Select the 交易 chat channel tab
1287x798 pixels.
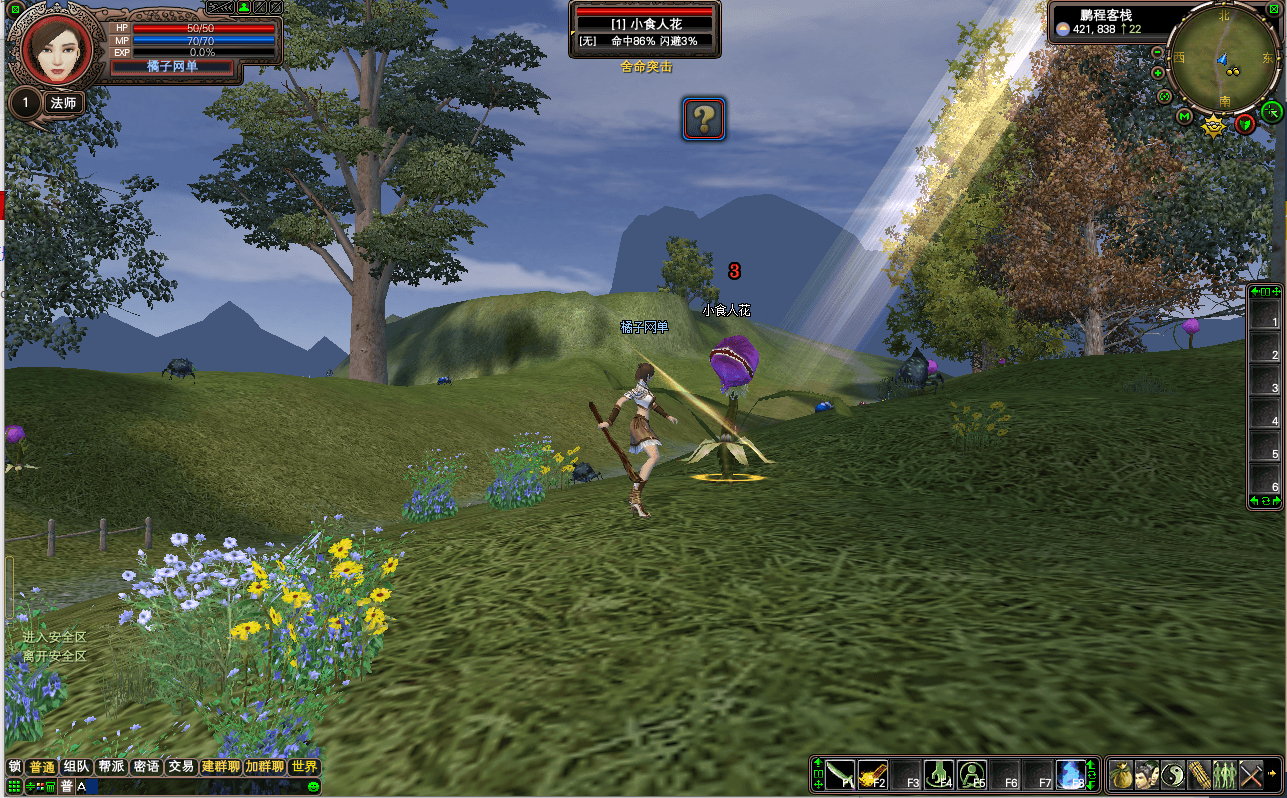180,767
